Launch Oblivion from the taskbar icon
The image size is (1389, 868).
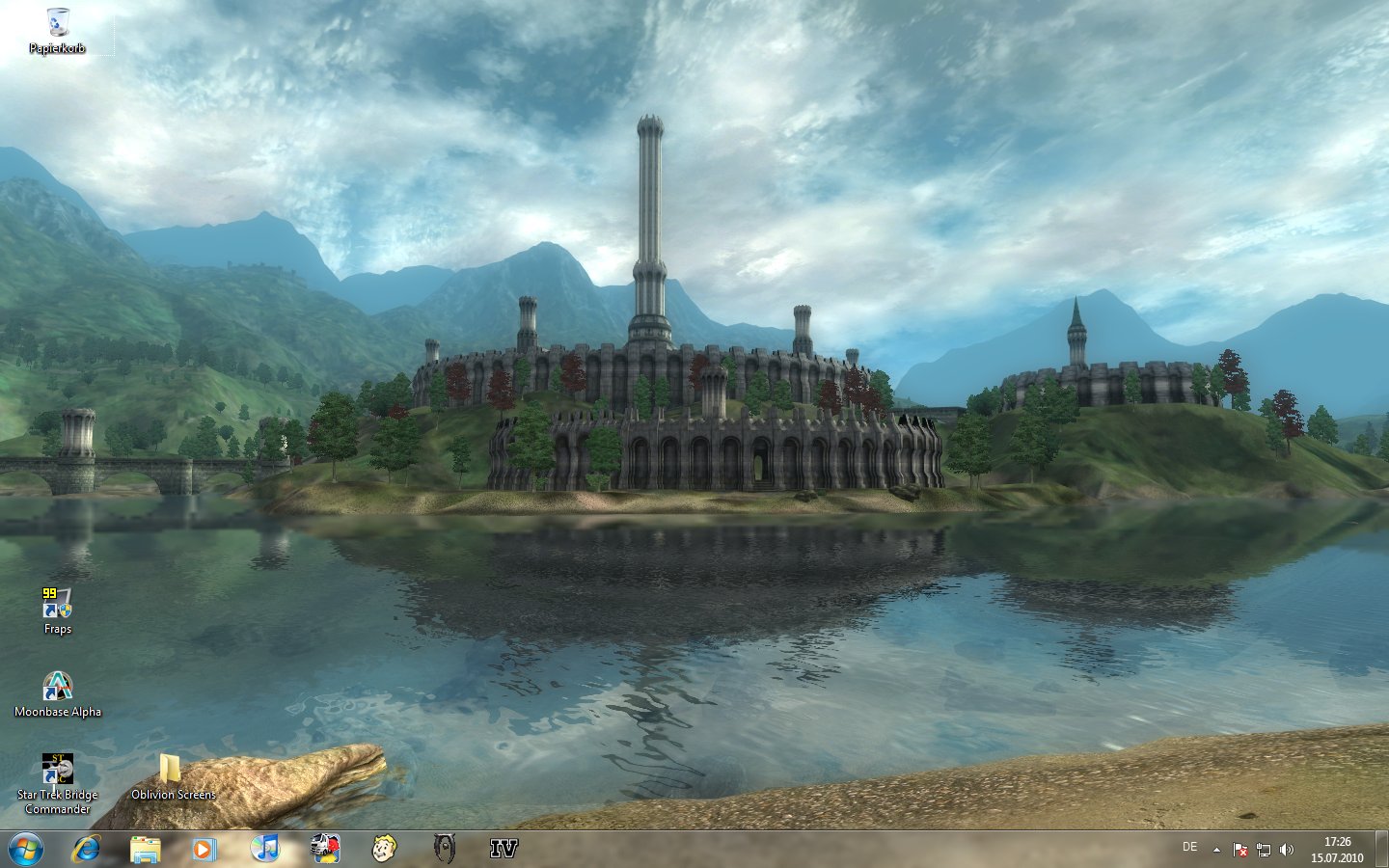point(444,849)
